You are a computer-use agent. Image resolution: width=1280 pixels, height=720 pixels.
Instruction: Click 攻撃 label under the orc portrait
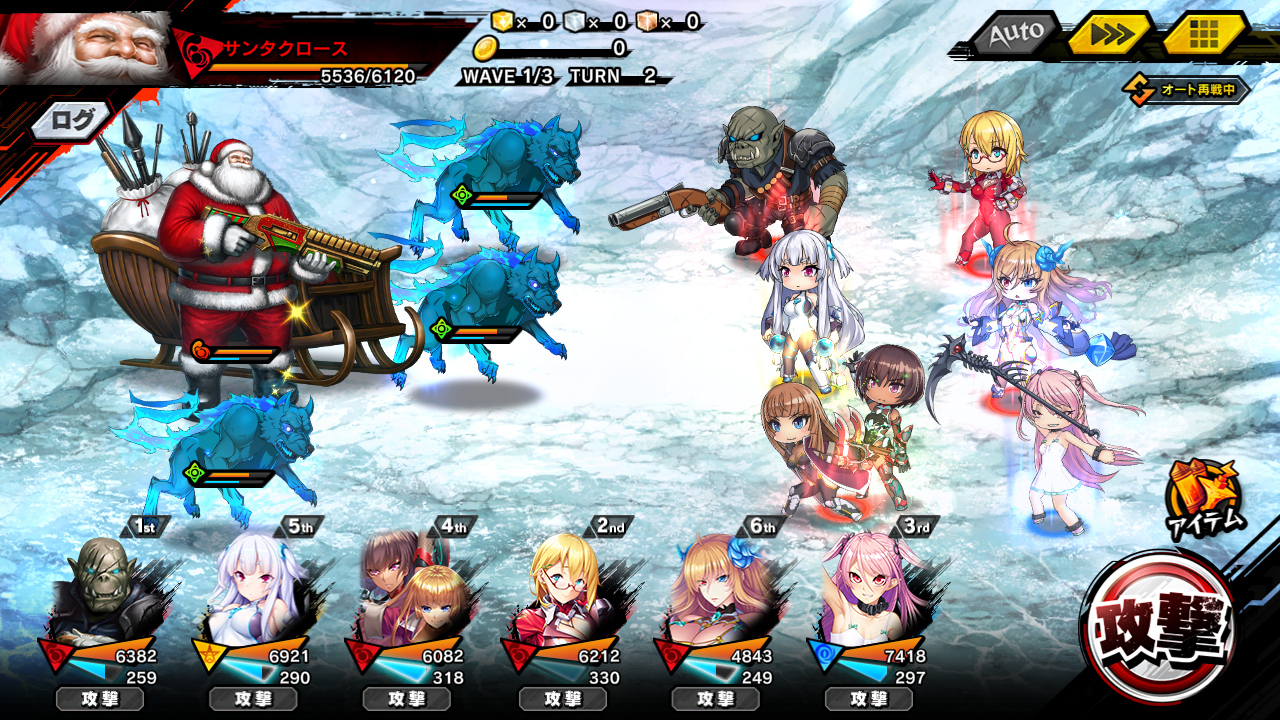[x=100, y=699]
